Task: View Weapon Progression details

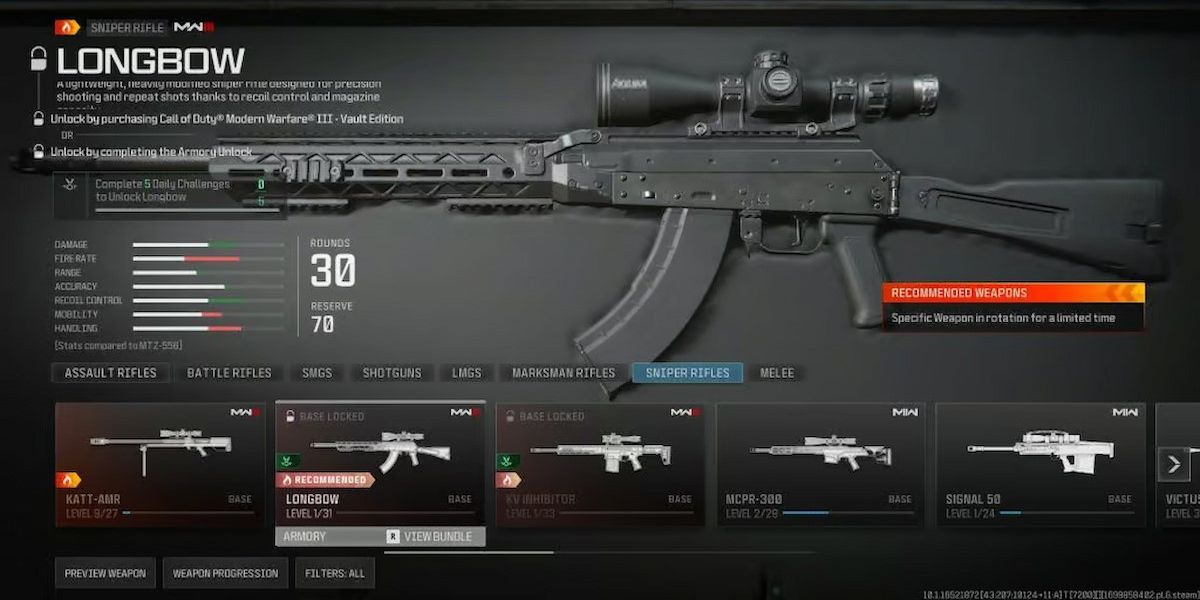Action: [225, 573]
